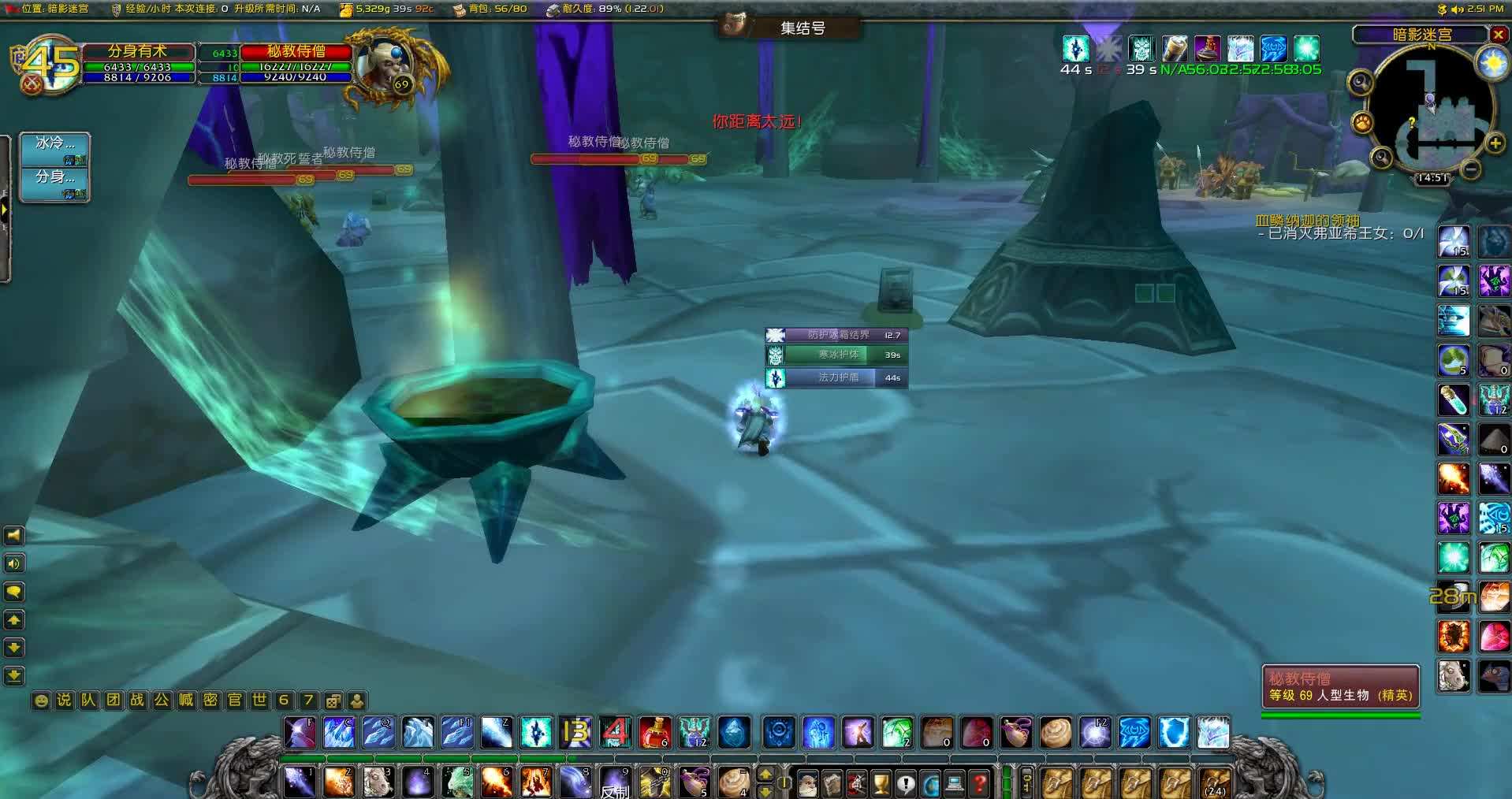Select the 世 world chat channel button

259,700
